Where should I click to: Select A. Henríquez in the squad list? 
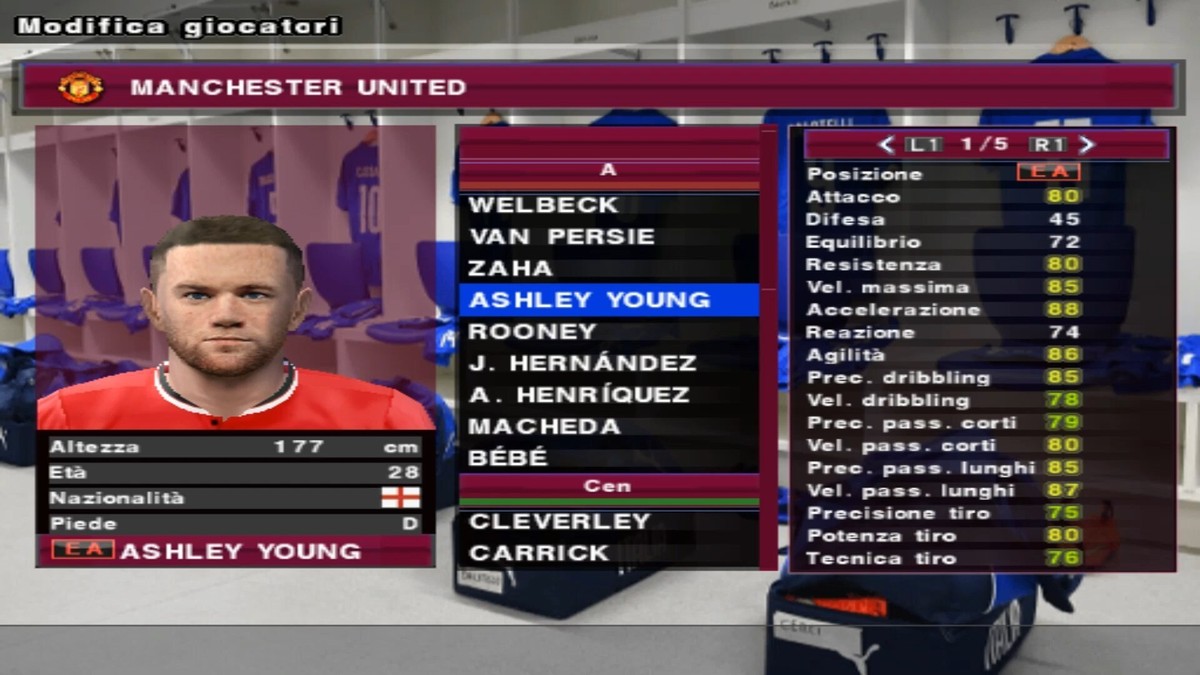[x=579, y=395]
